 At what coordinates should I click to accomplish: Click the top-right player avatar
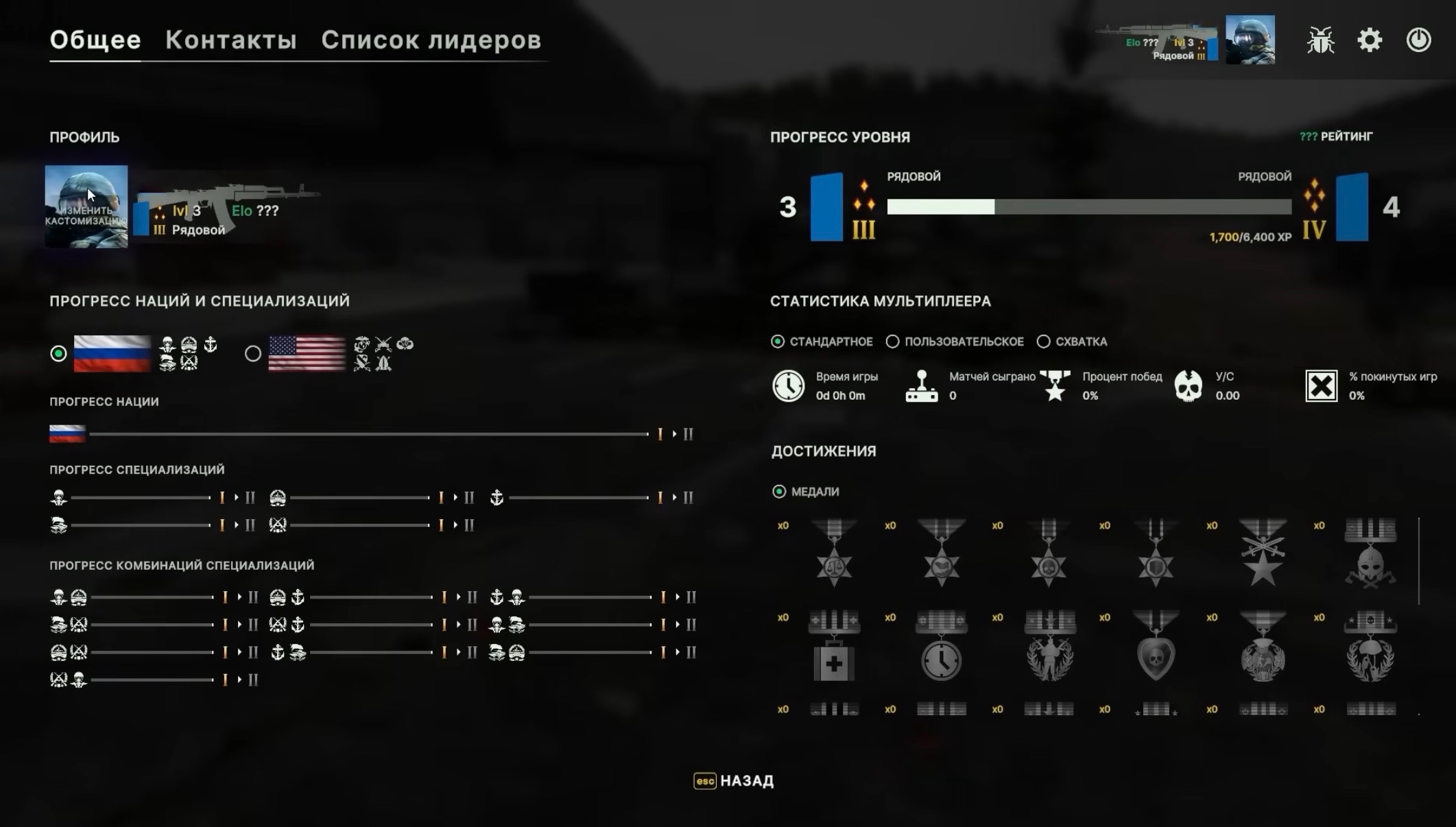[x=1250, y=40]
